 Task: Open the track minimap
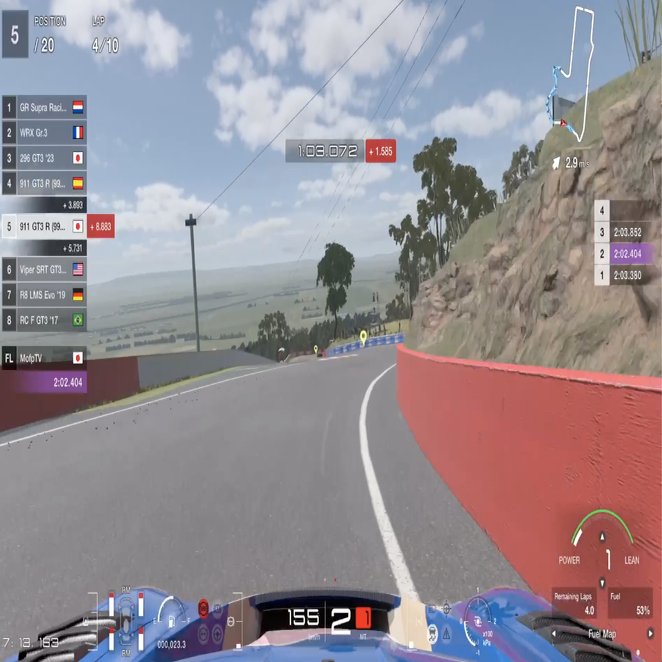point(575,70)
